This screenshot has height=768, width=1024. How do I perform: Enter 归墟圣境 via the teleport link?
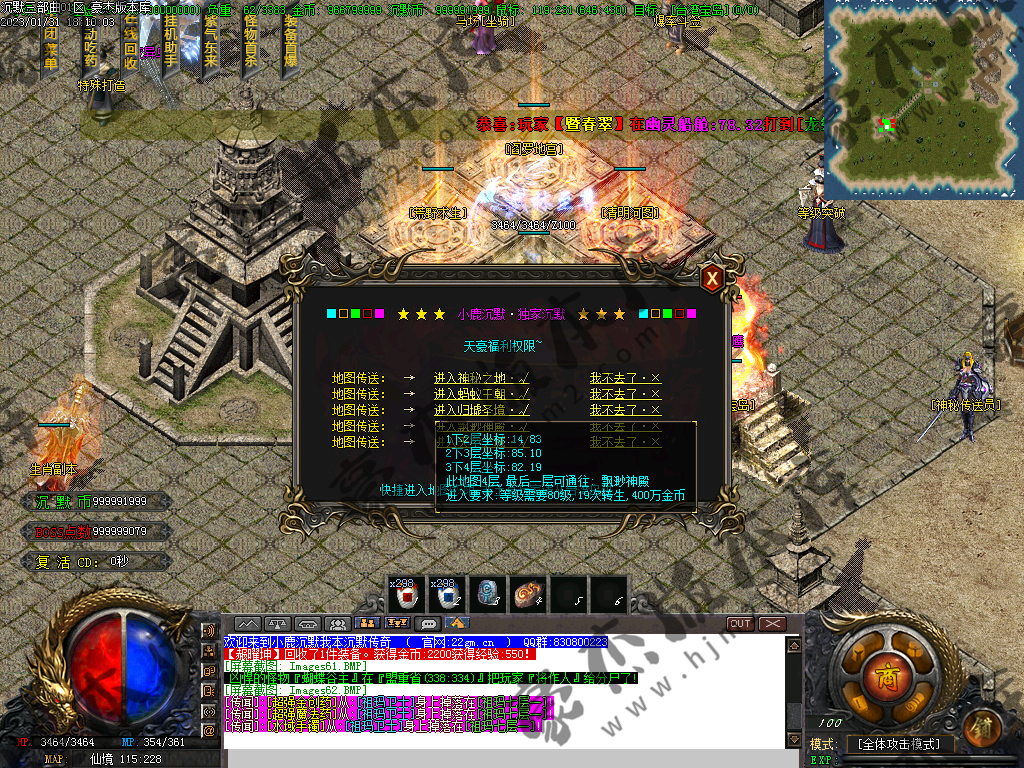(481, 410)
